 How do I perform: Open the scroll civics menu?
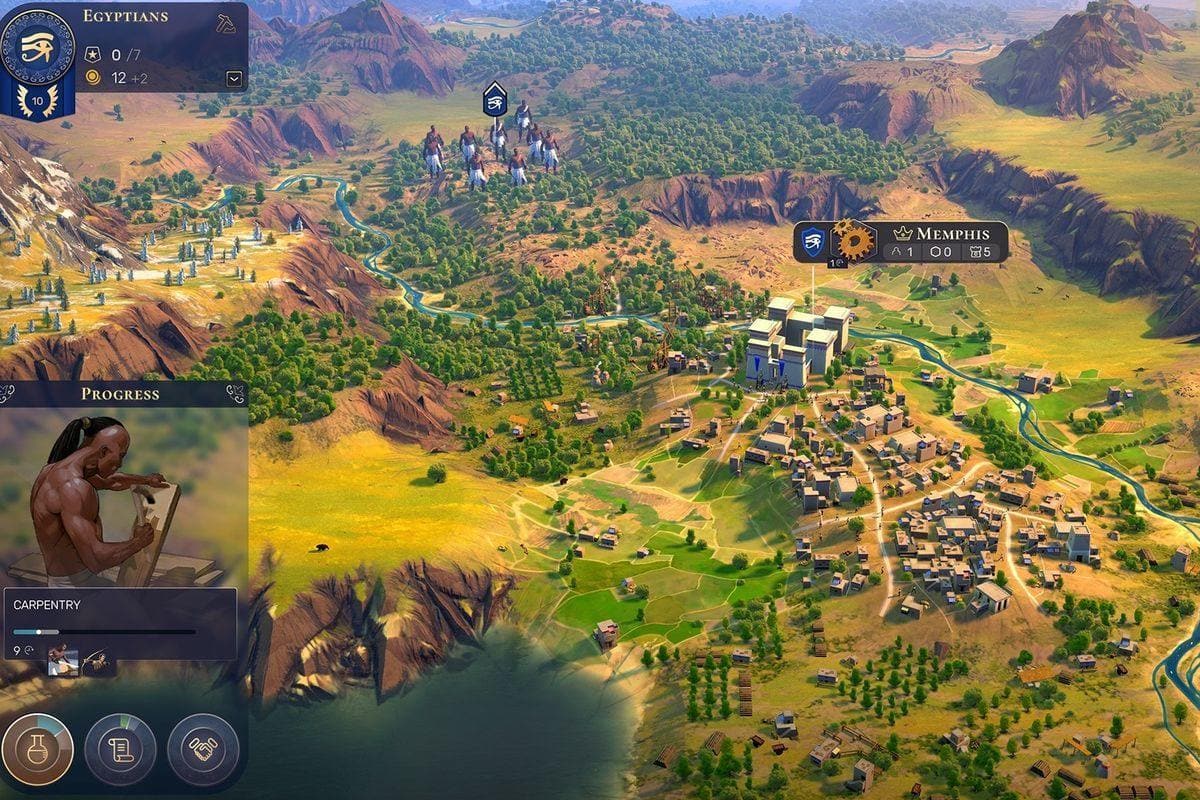pos(120,749)
